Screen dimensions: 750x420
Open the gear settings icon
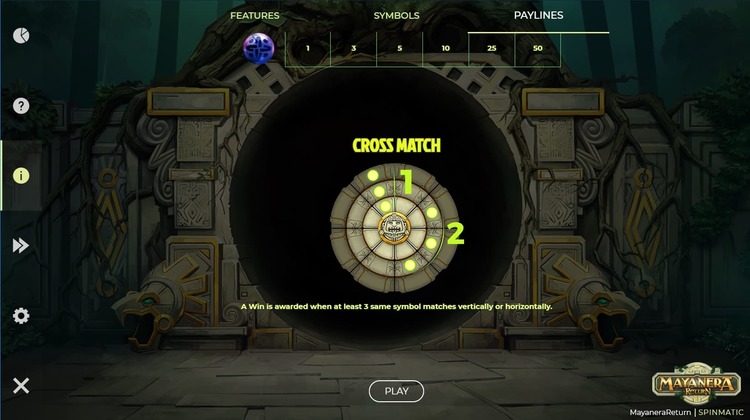click(x=21, y=316)
